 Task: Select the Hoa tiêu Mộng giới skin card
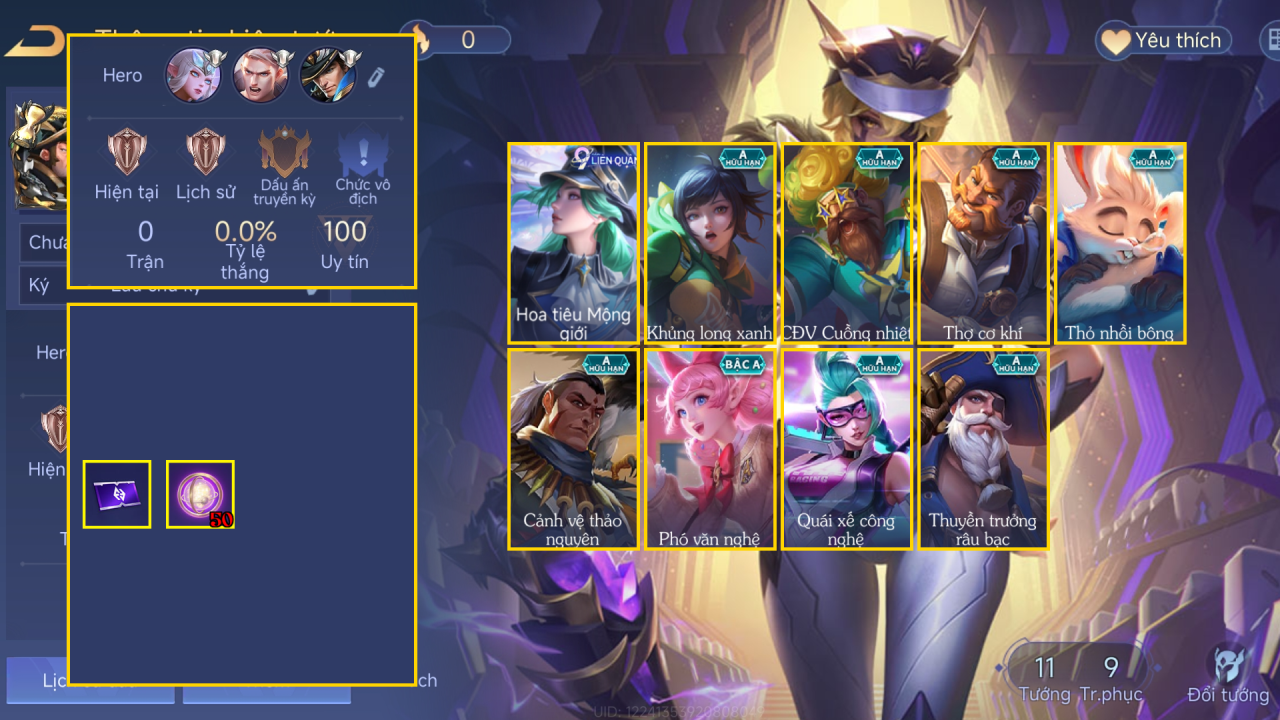click(x=573, y=244)
